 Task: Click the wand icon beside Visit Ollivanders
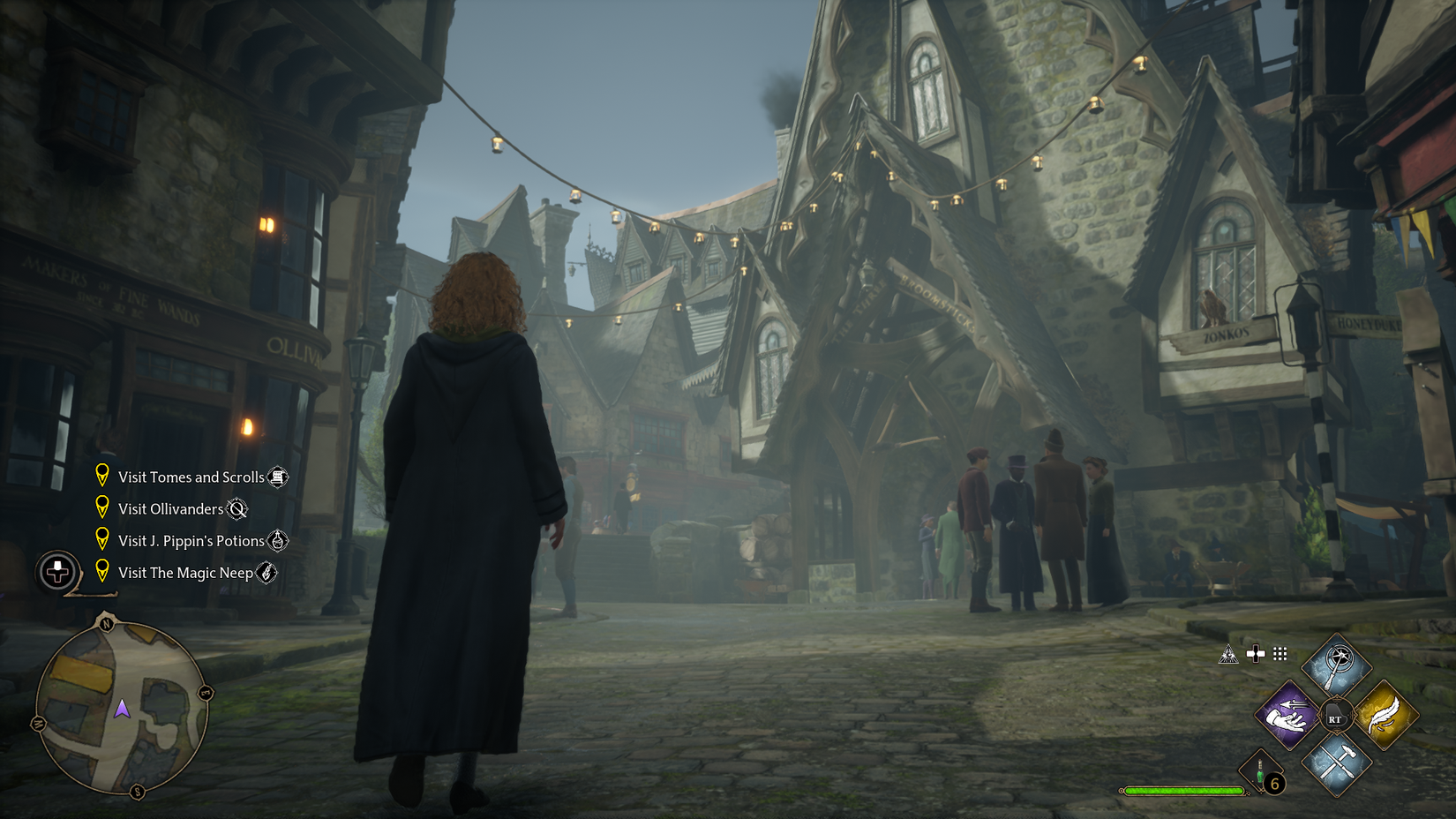[x=238, y=509]
